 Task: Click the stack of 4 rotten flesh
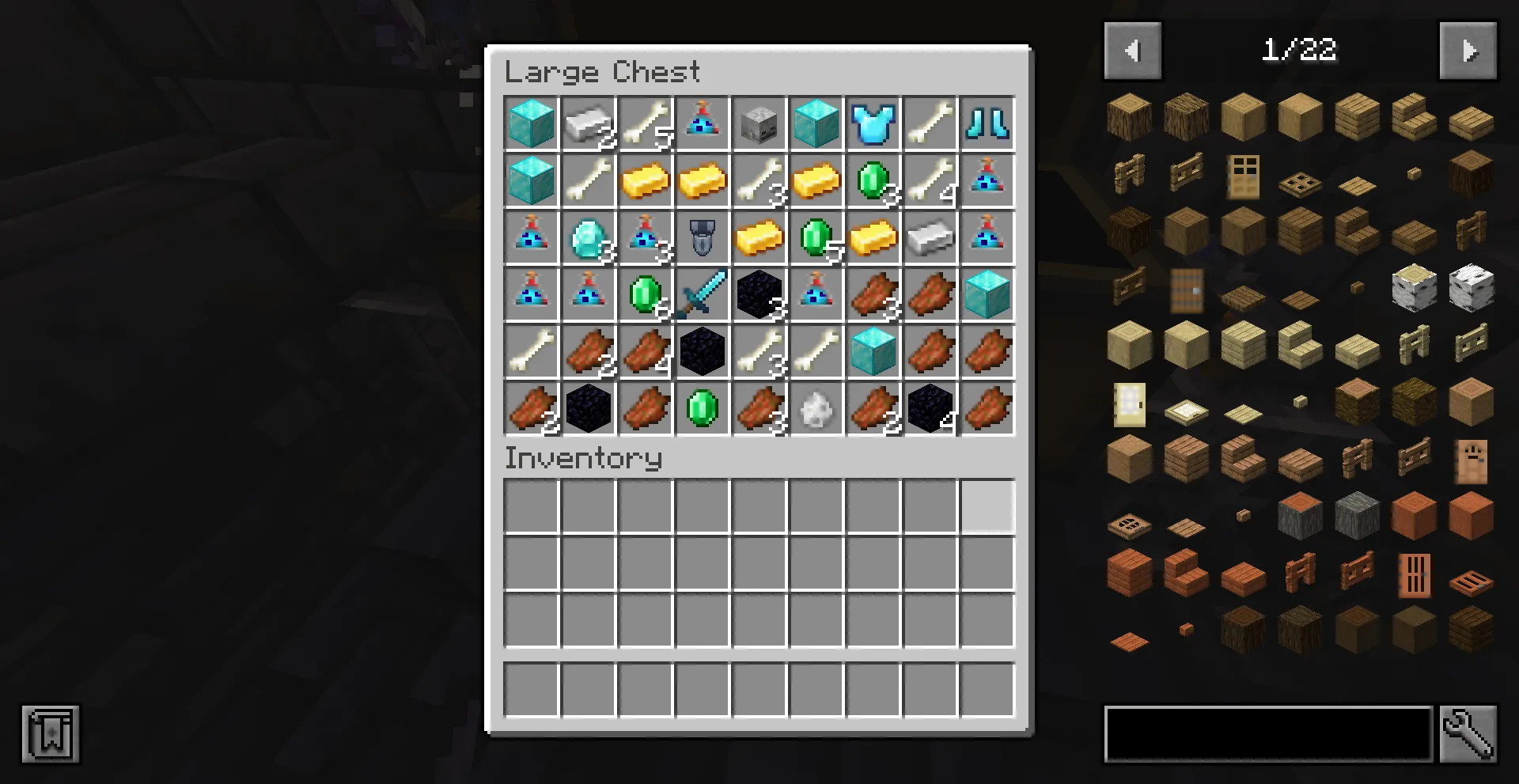click(646, 351)
